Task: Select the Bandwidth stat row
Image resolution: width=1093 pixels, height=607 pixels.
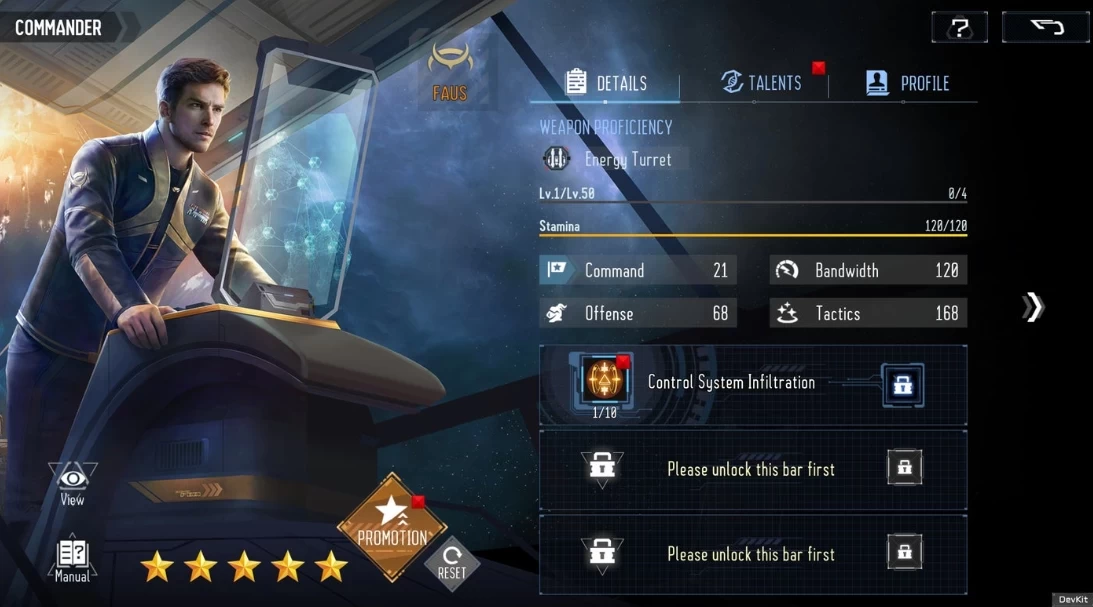Action: click(867, 270)
